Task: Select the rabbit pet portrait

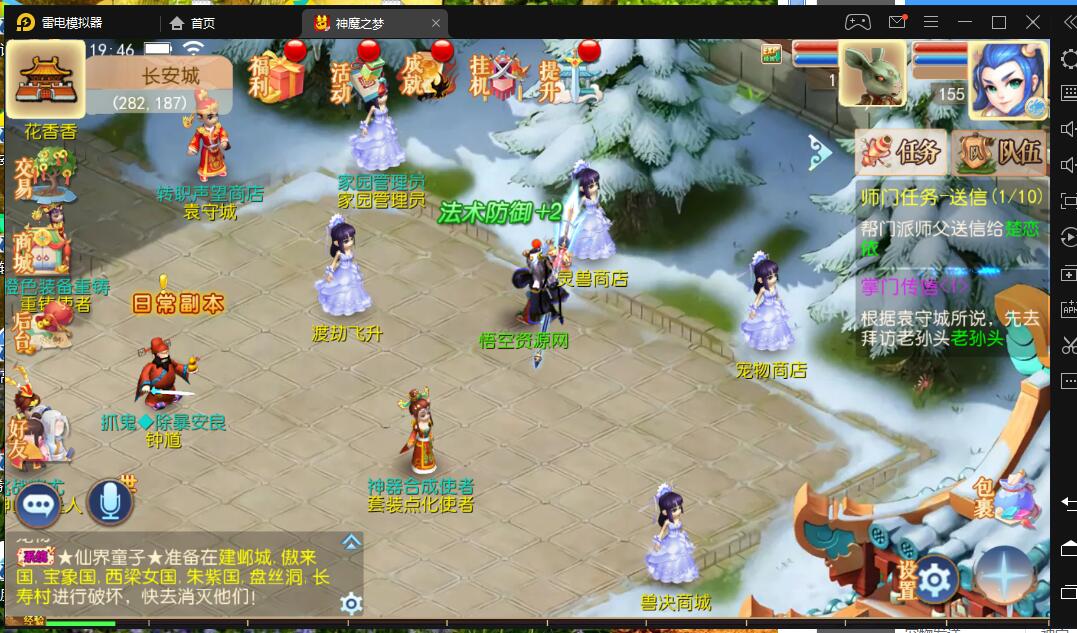Action: (872, 74)
